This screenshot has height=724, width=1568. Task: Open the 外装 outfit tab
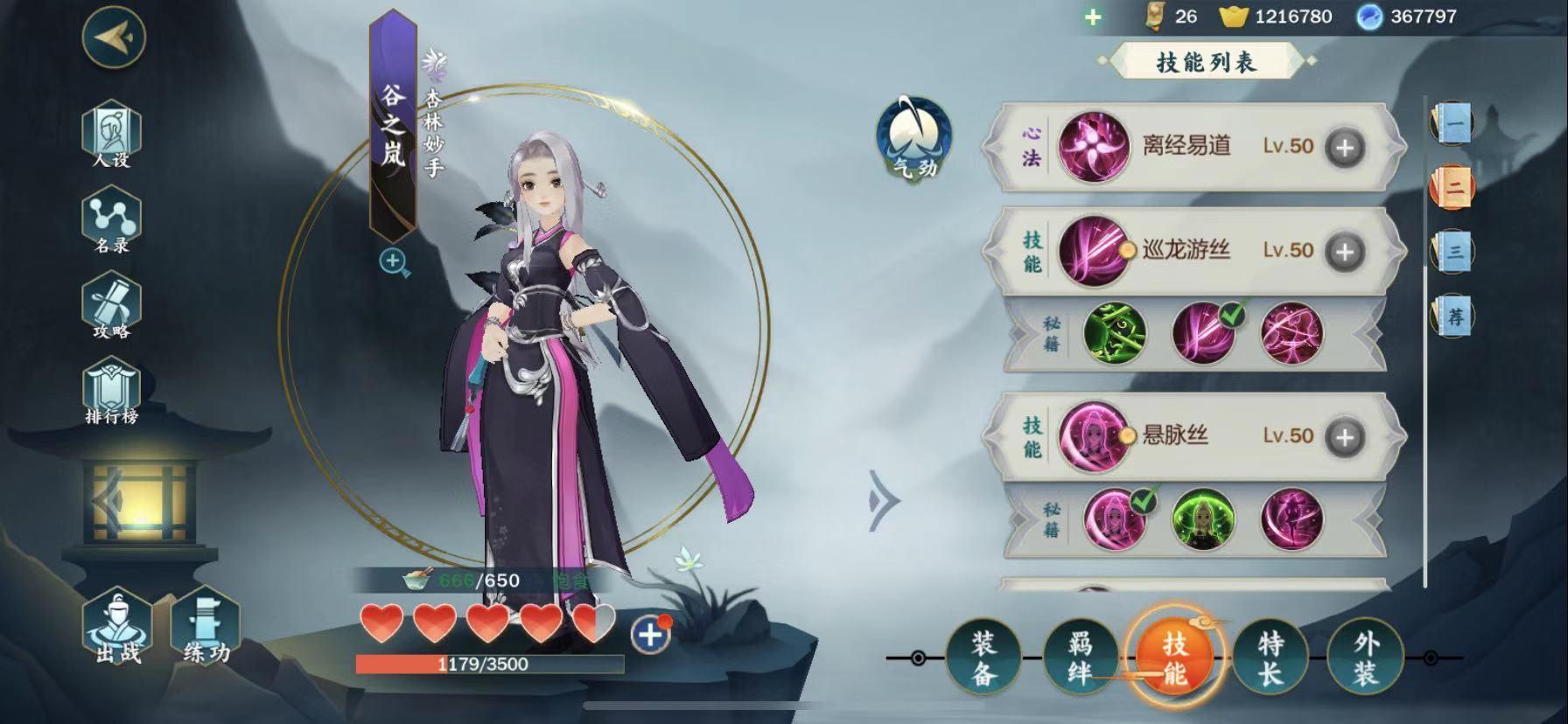point(1365,658)
